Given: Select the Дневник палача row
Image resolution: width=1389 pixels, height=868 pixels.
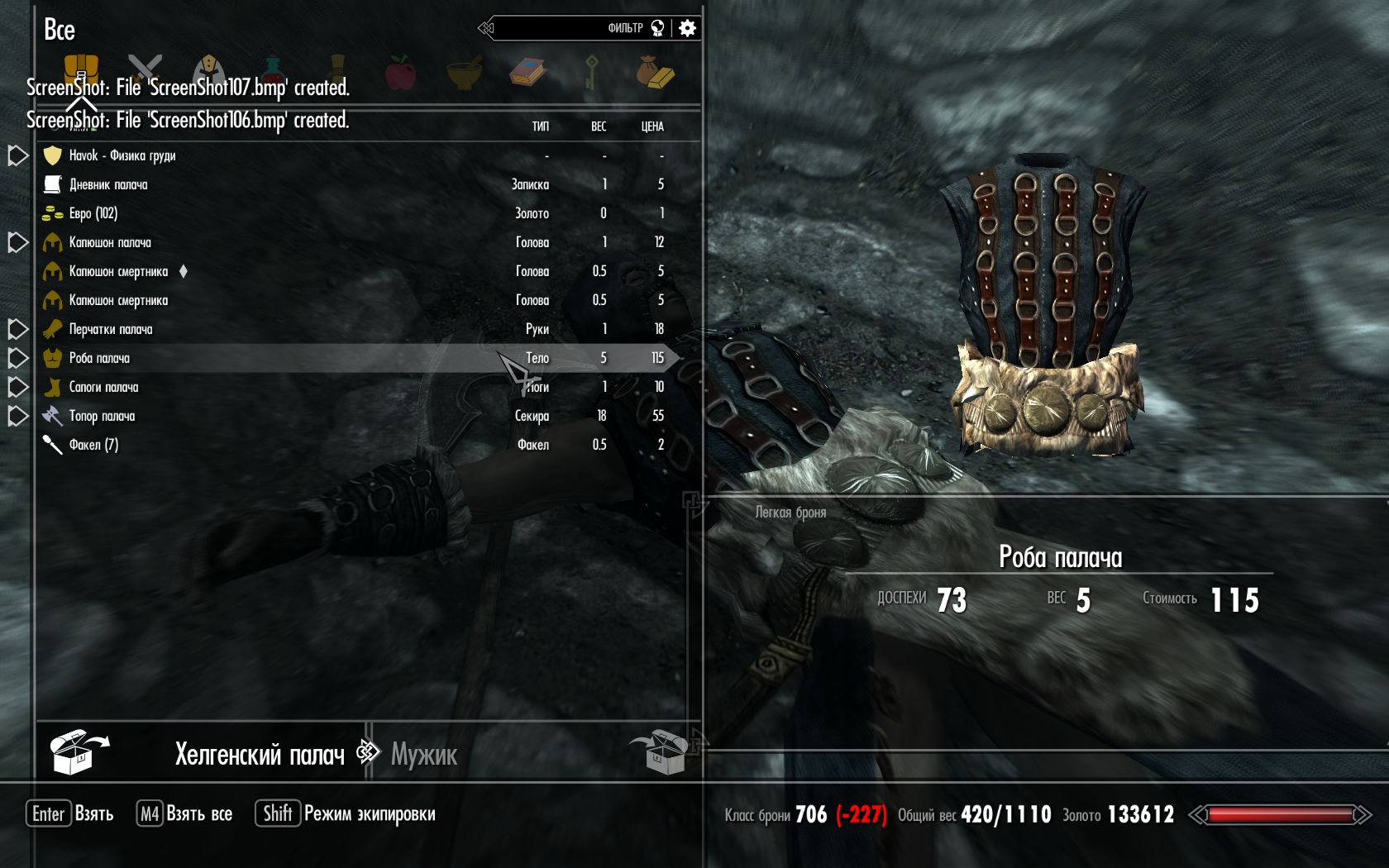Looking at the screenshot, I should click(108, 184).
